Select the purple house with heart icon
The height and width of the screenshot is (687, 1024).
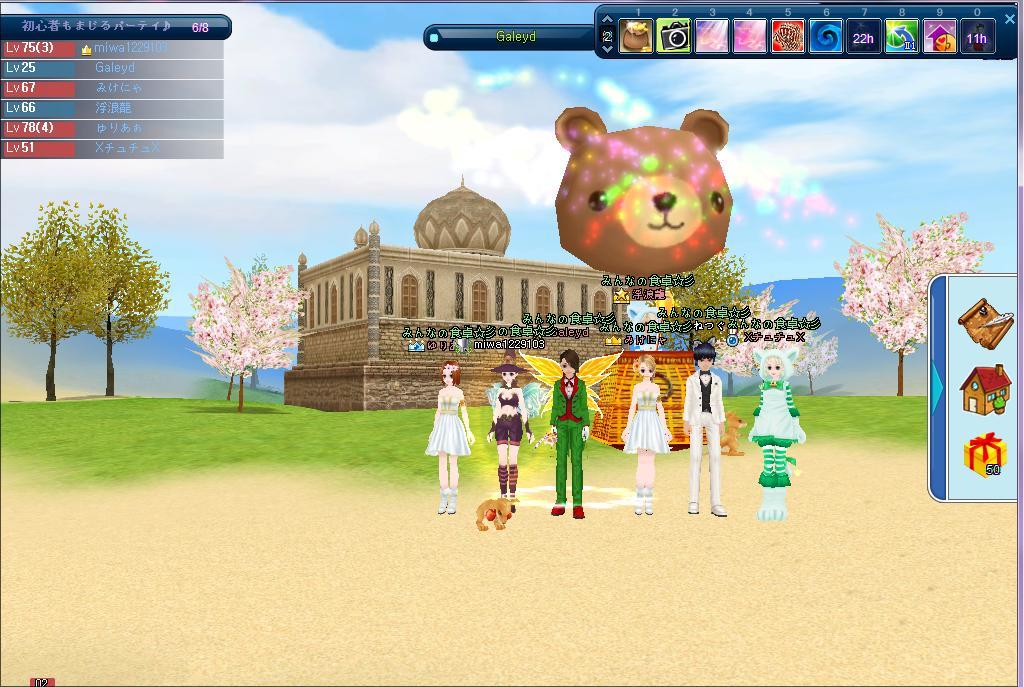(x=939, y=38)
